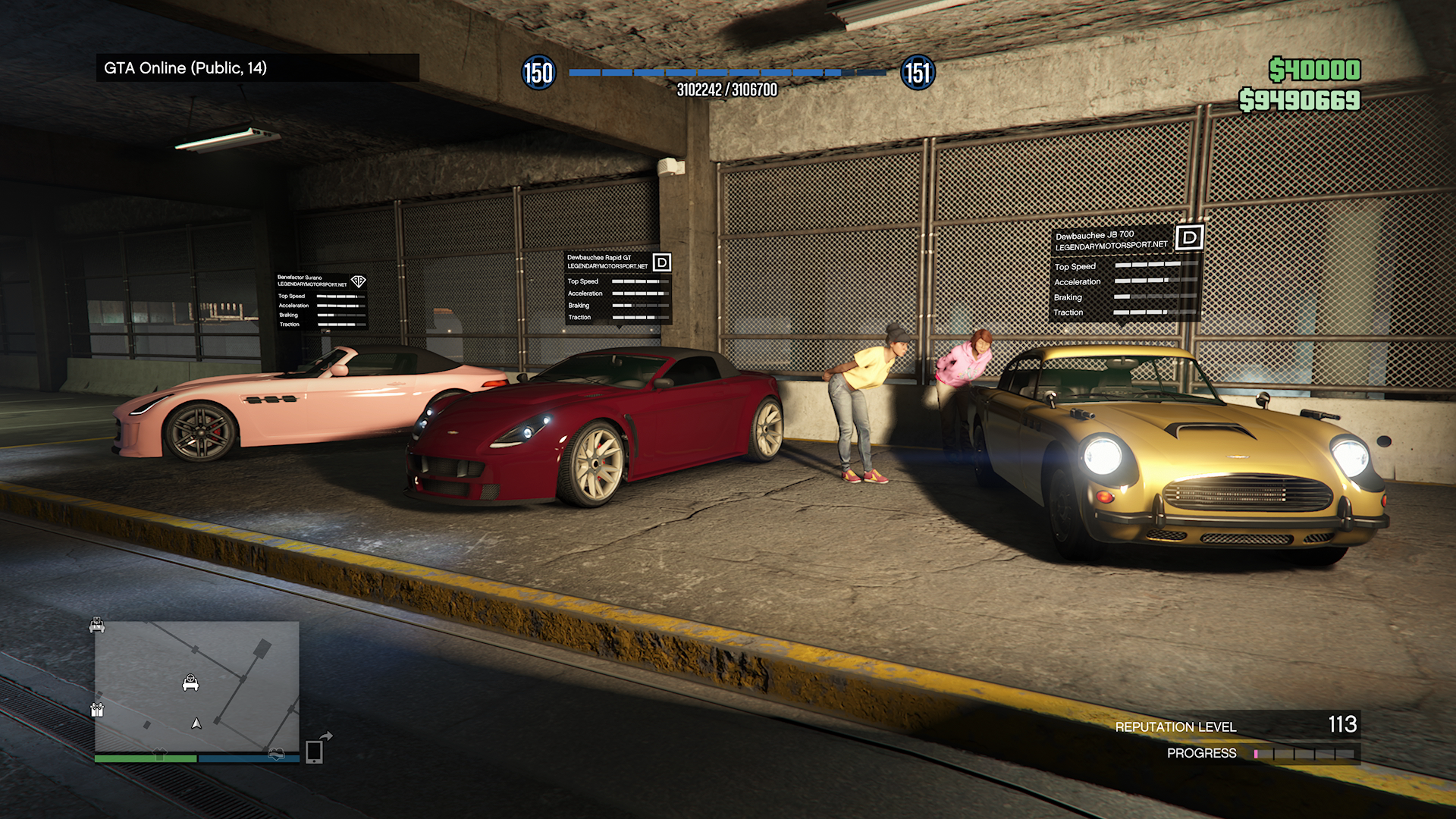Click the white player arrow on the minimap

pos(196,723)
